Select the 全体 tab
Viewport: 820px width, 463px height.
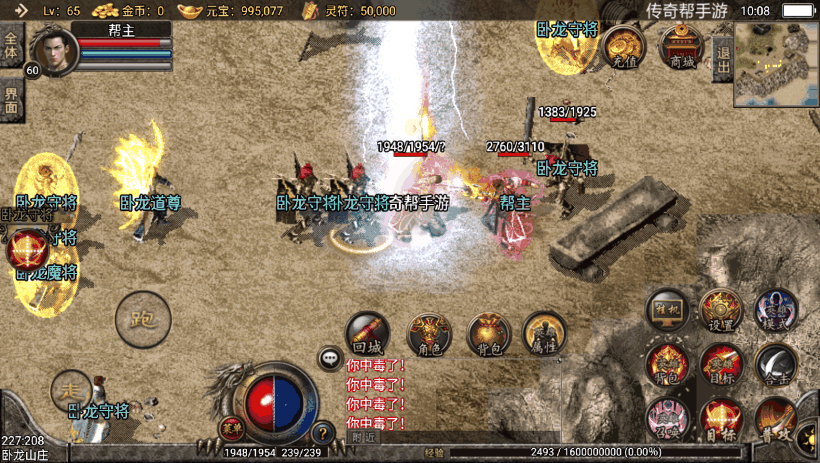(x=11, y=46)
